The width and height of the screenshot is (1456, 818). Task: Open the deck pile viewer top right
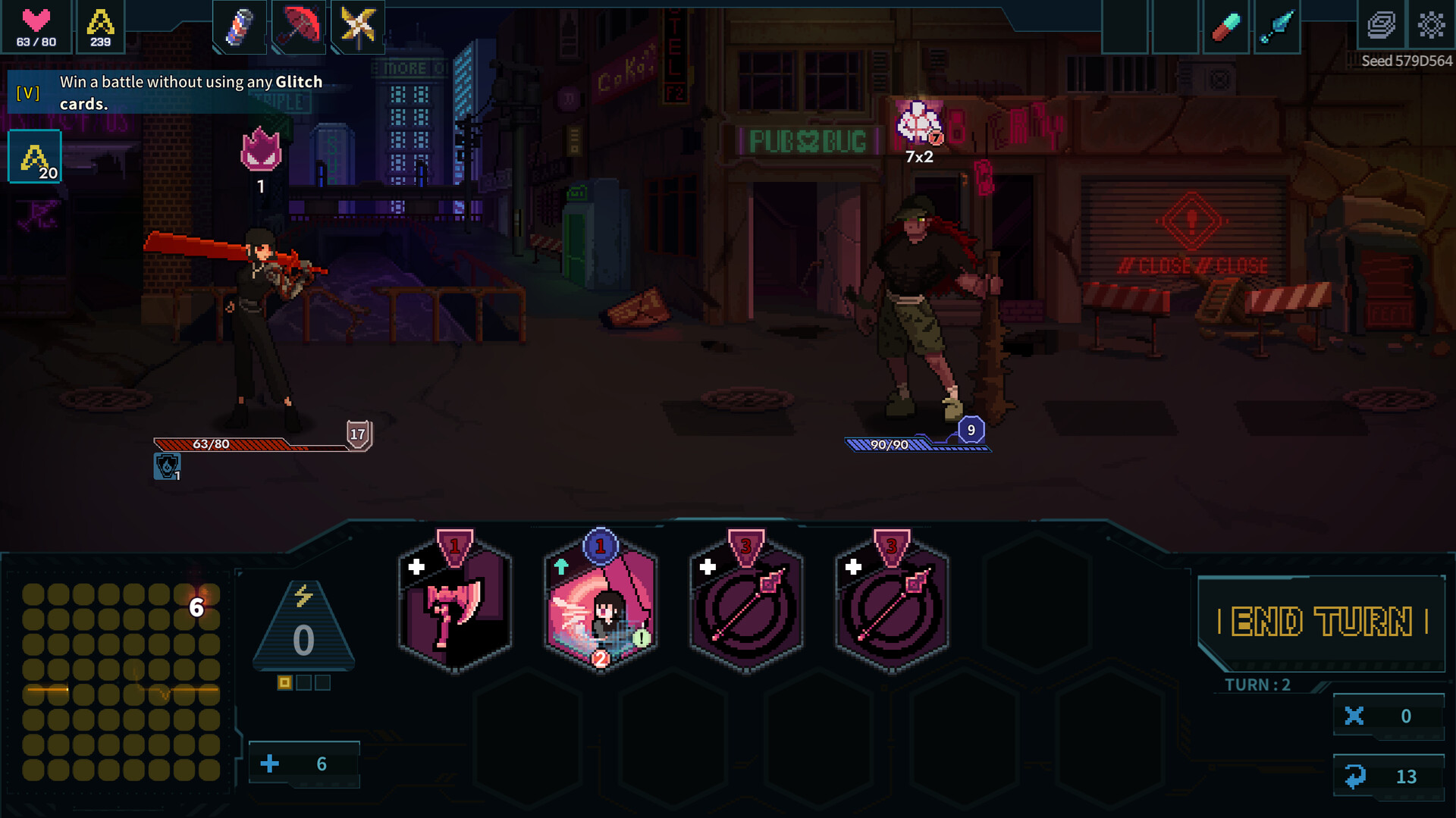coord(1380,24)
